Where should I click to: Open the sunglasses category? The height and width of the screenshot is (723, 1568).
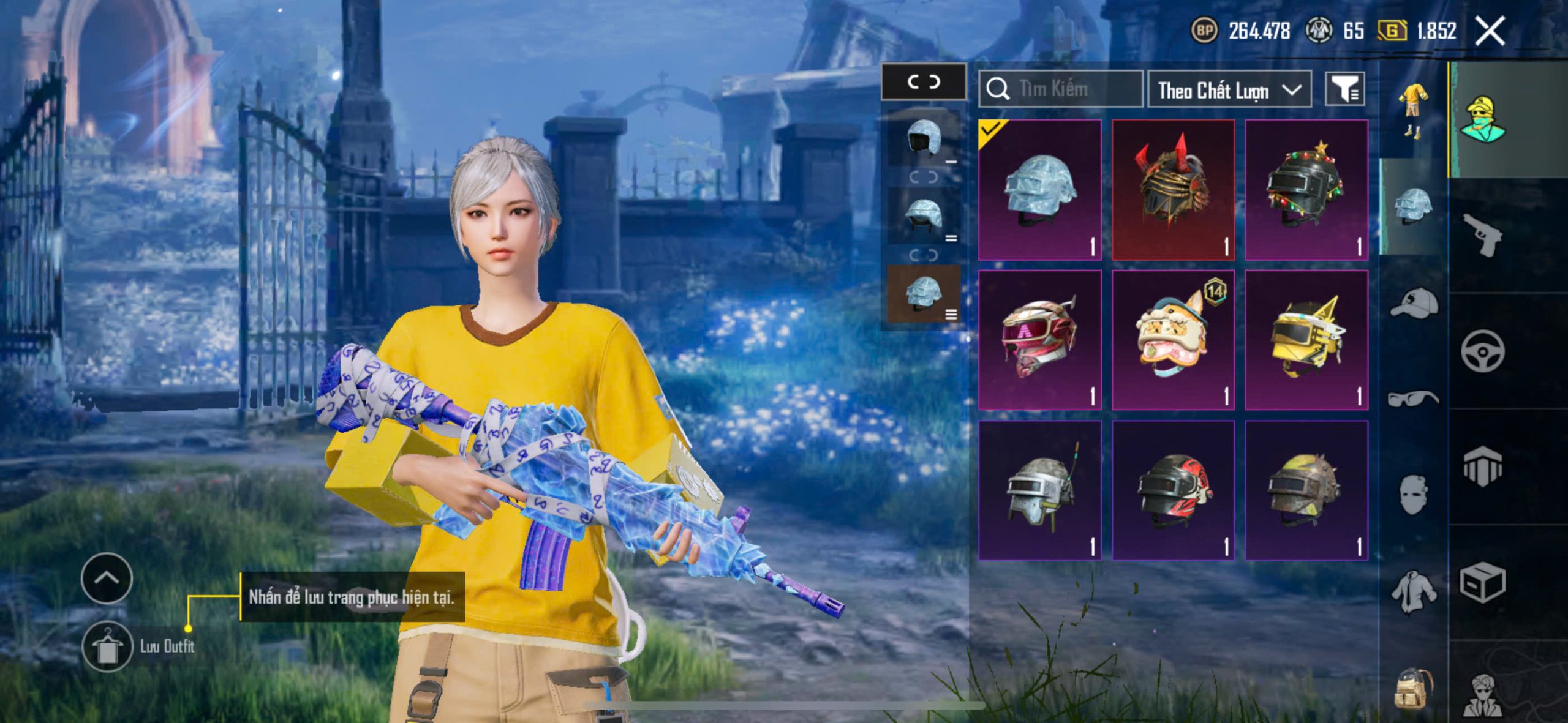[1413, 399]
